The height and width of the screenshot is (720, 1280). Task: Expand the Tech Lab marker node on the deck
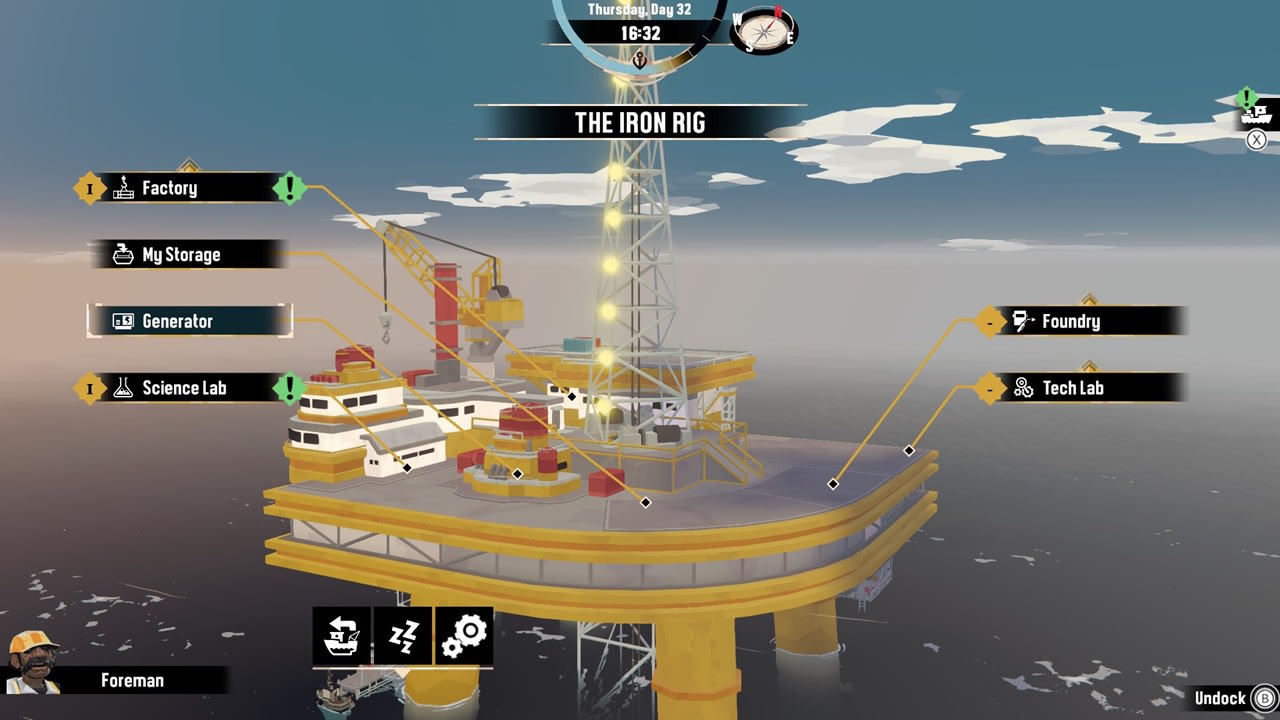pos(909,450)
